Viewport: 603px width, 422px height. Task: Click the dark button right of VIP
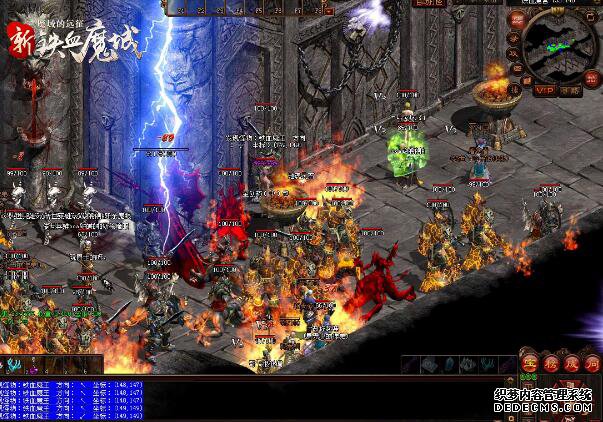pyautogui.click(x=571, y=90)
